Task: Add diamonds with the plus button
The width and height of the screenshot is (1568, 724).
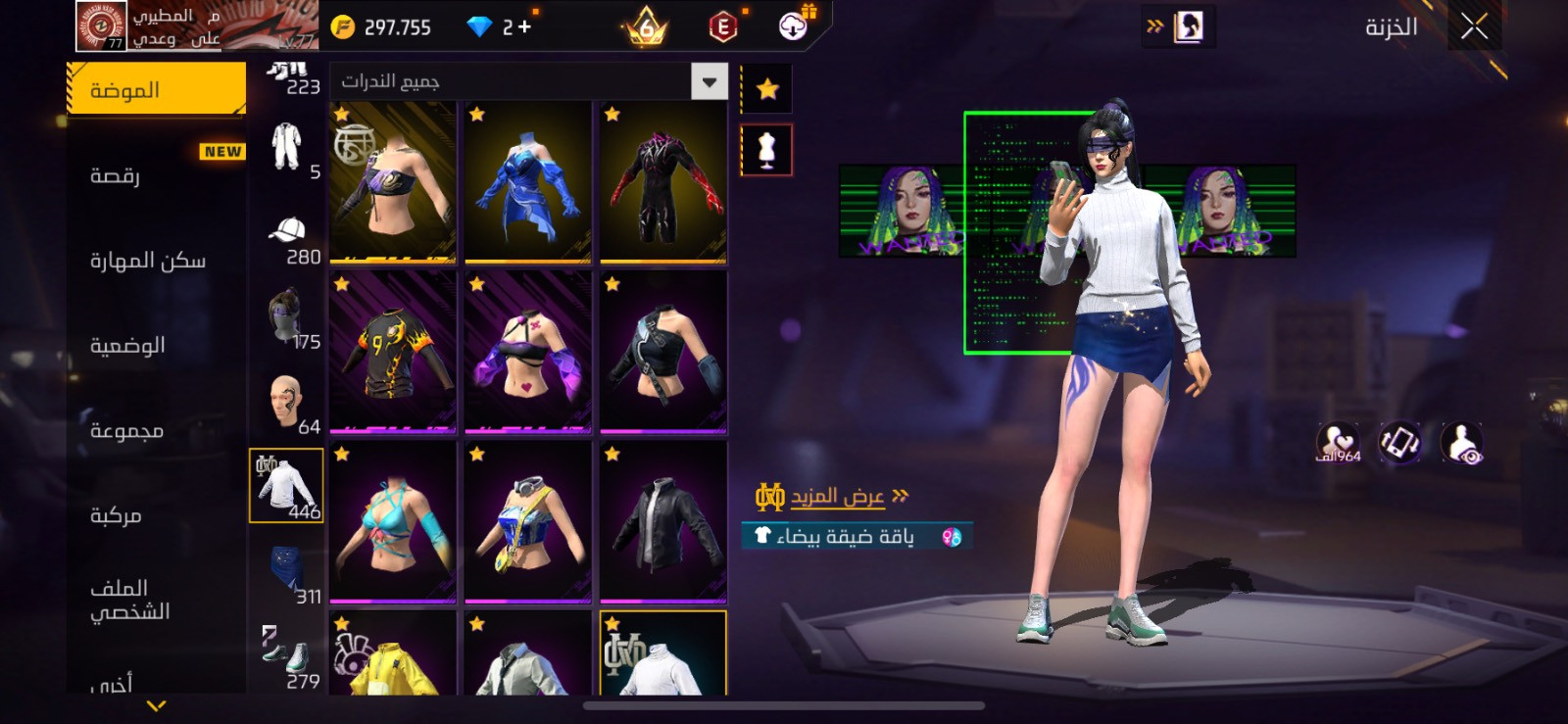Action: pos(524,27)
